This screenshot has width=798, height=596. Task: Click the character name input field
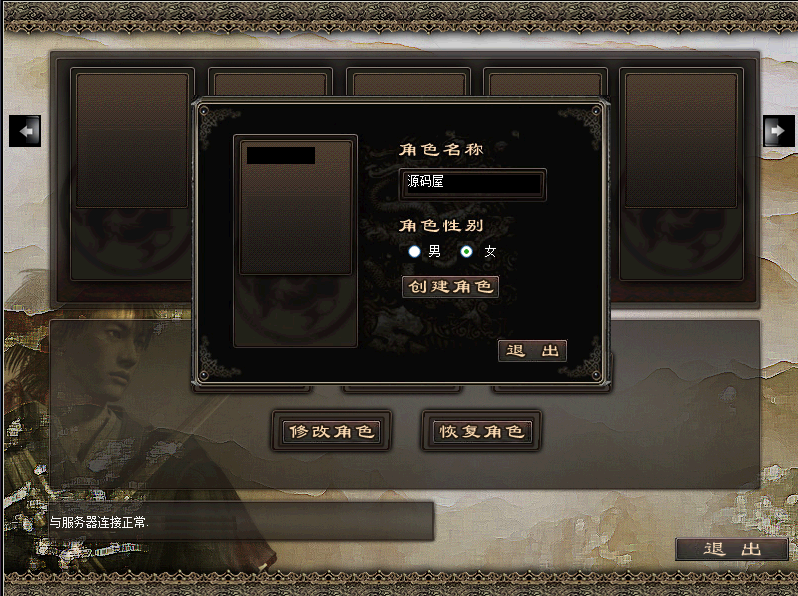[x=472, y=184]
